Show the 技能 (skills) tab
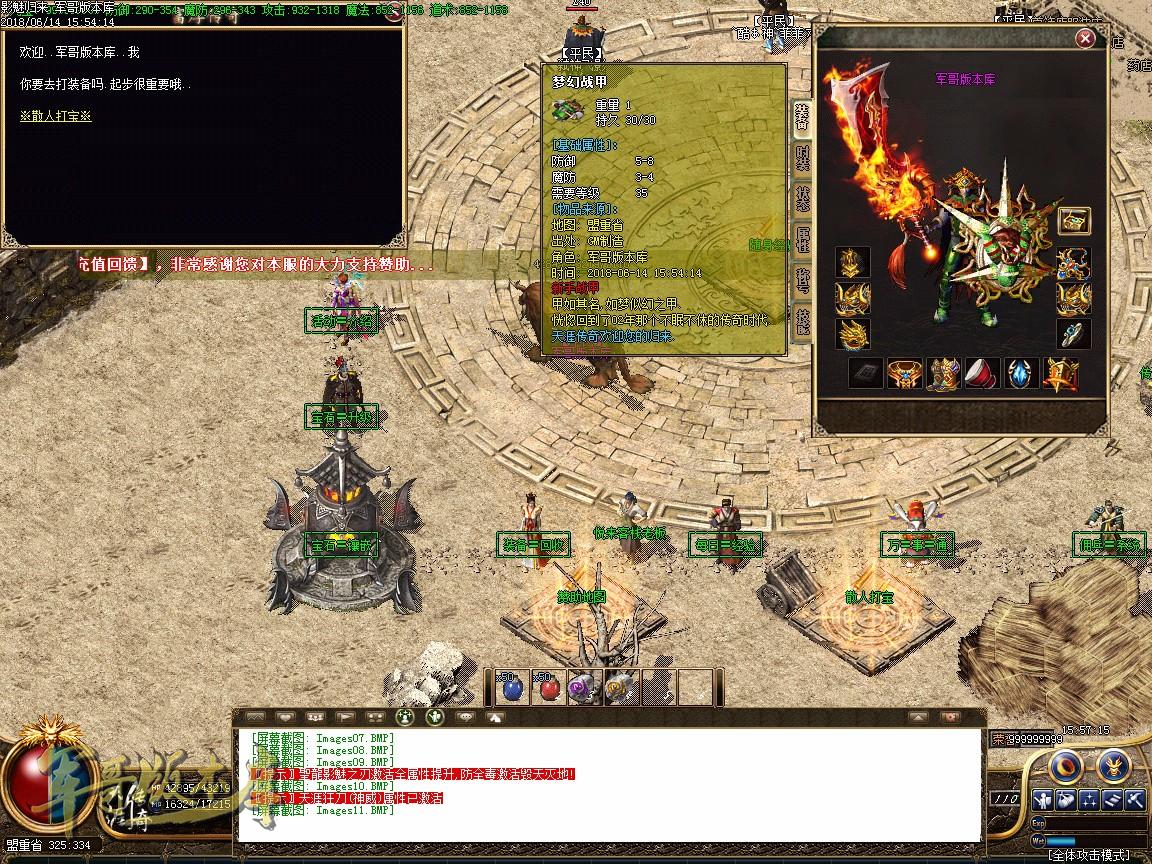Screen dimensions: 1152x864 (802, 320)
